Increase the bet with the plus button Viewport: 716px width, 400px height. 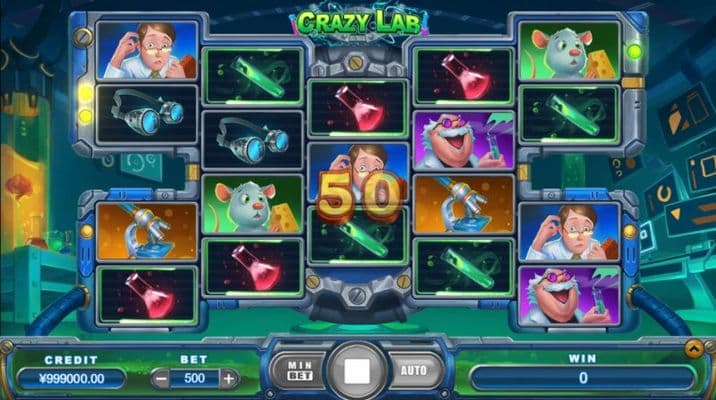(229, 379)
